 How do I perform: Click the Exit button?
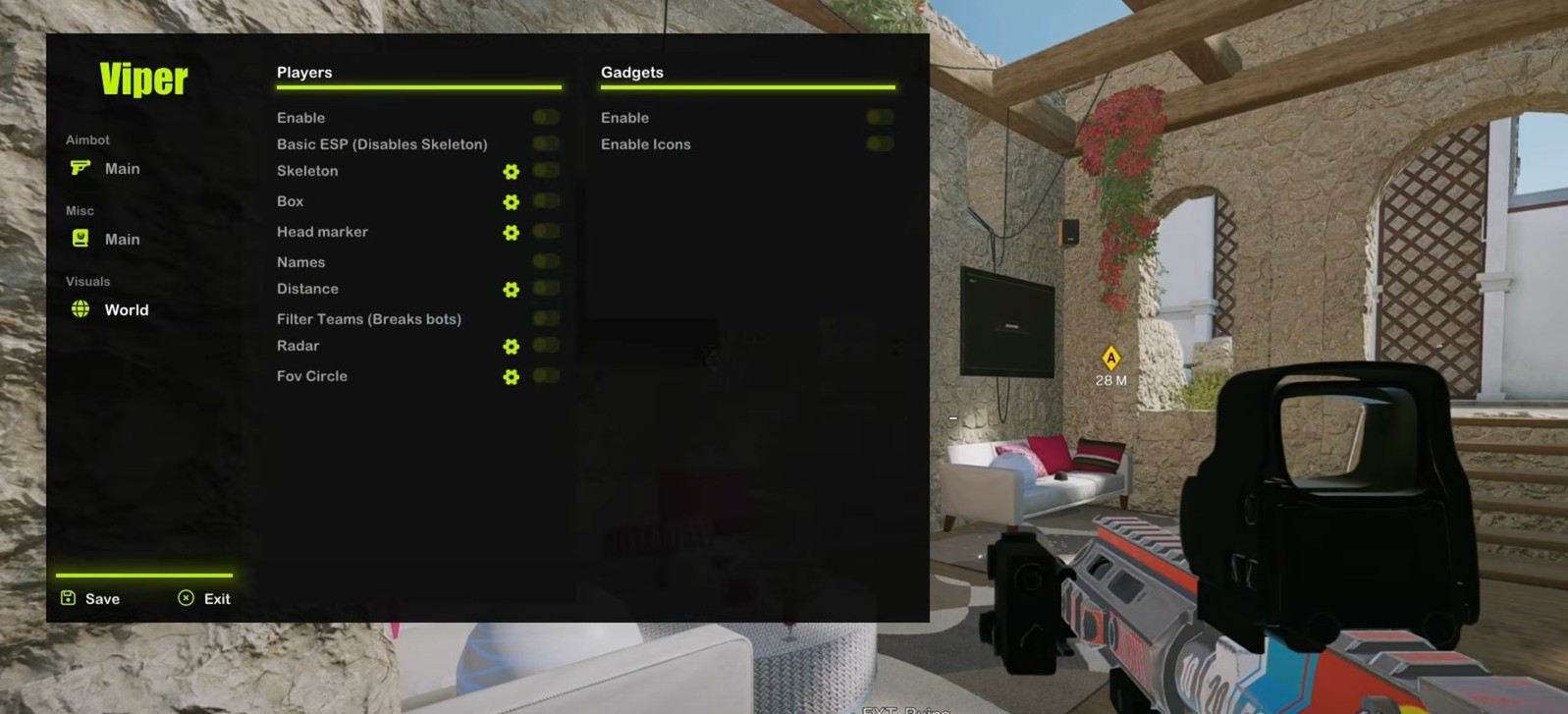coord(204,599)
